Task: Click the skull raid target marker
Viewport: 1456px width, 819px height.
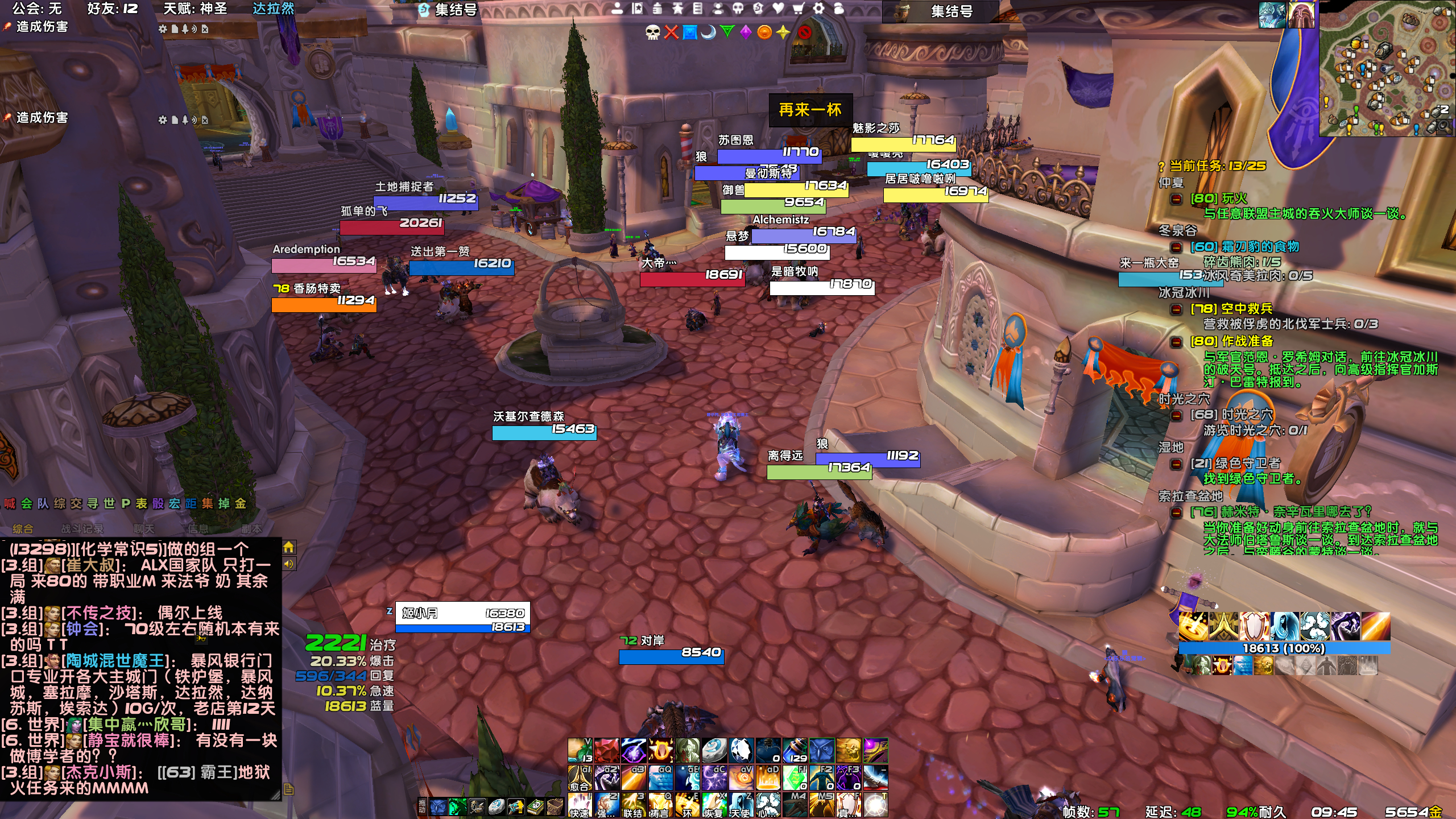Action: [652, 32]
